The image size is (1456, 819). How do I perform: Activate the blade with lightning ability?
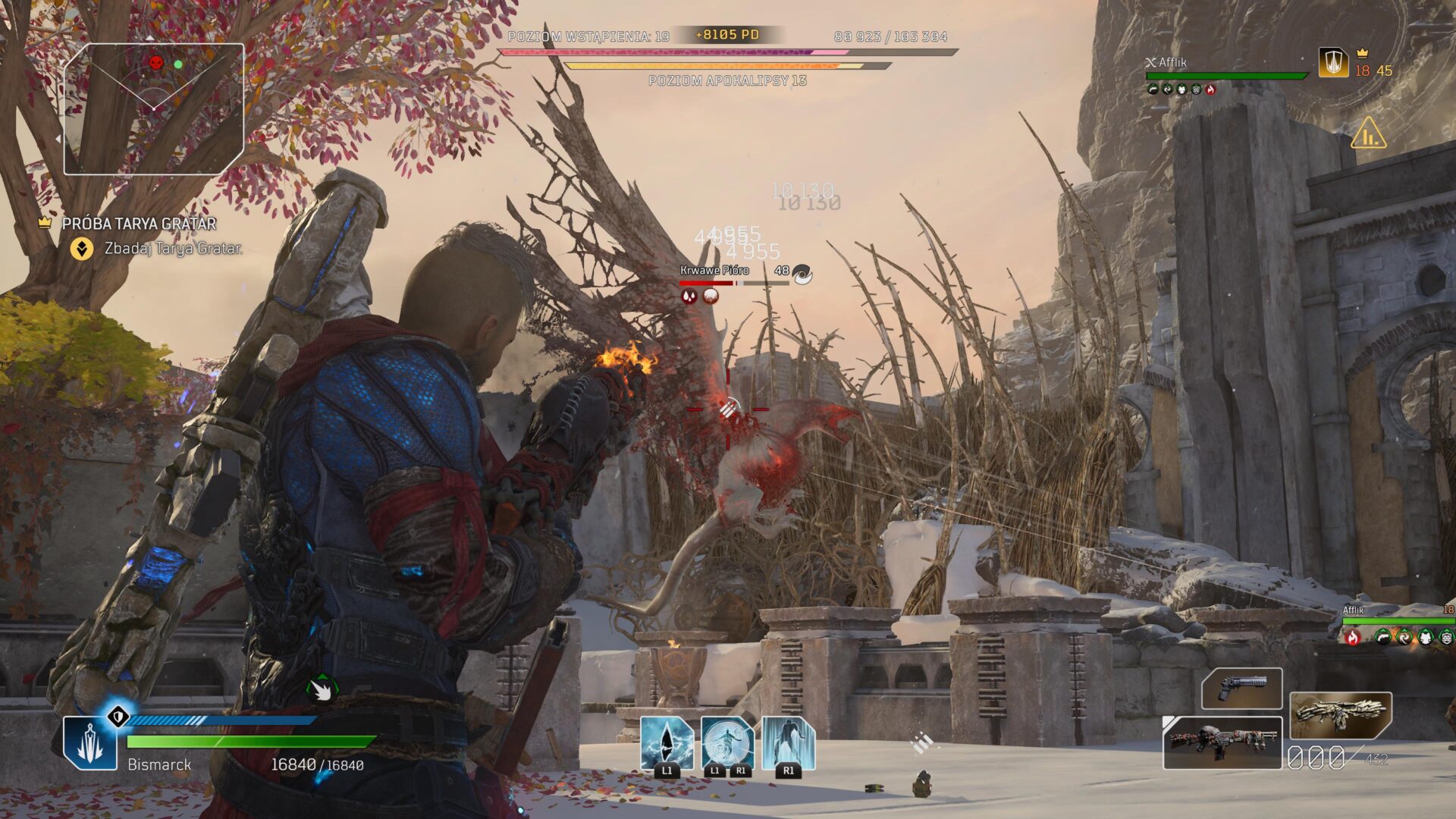click(667, 743)
